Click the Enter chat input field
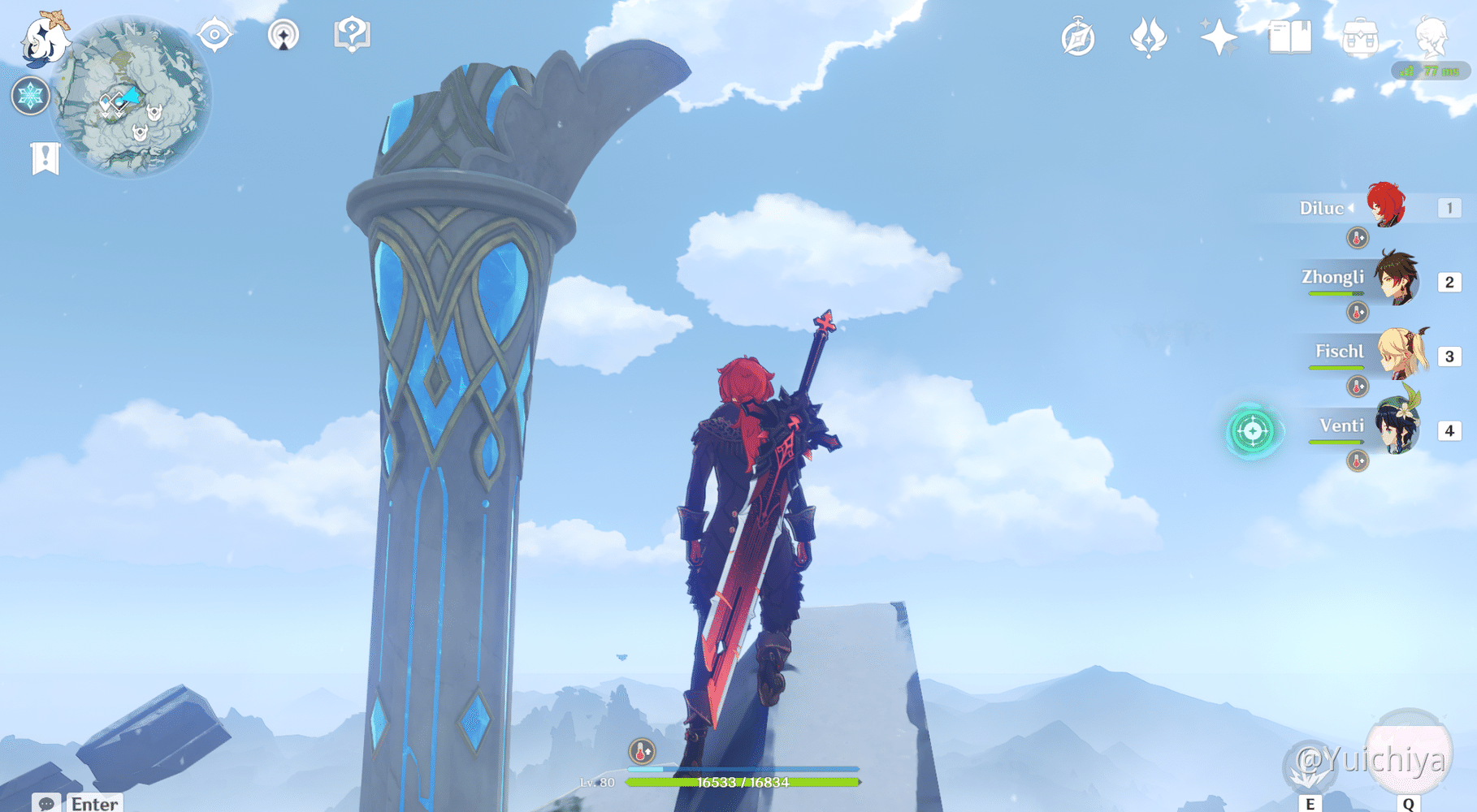Screen dimensions: 1477x812 point(93,804)
